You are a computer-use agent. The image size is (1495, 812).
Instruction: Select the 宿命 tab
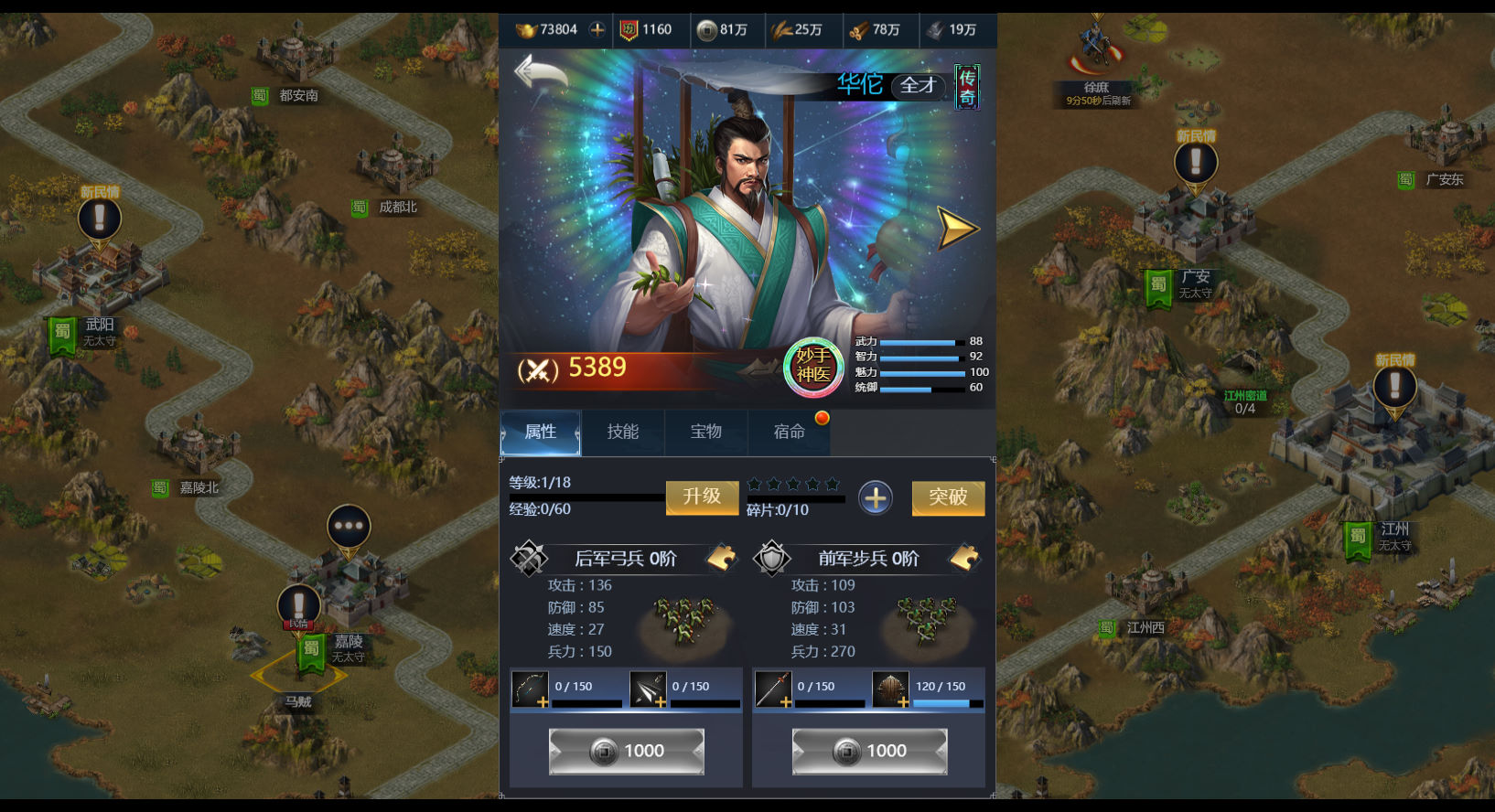pos(789,432)
